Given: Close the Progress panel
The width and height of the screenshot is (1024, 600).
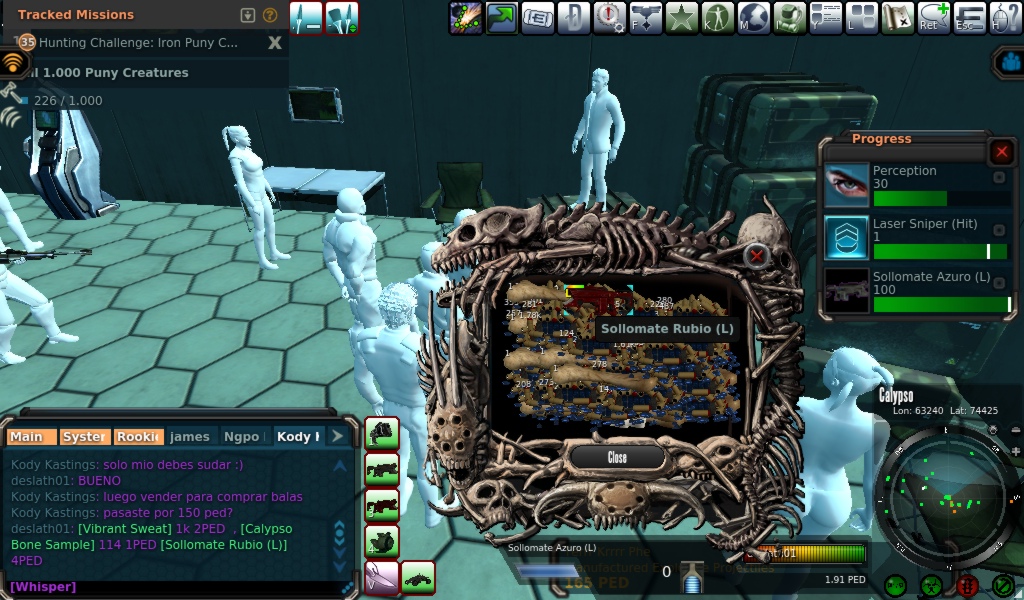Looking at the screenshot, I should click(1001, 152).
